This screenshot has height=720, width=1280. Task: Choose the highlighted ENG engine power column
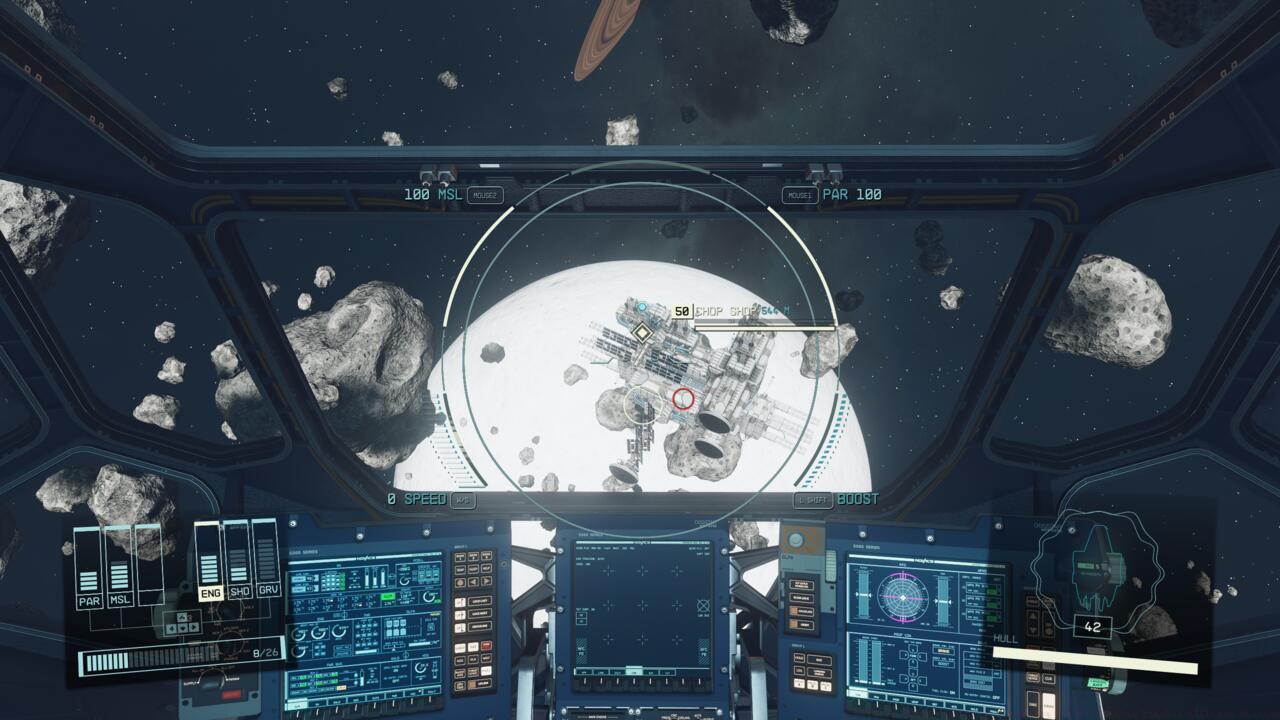(x=210, y=560)
